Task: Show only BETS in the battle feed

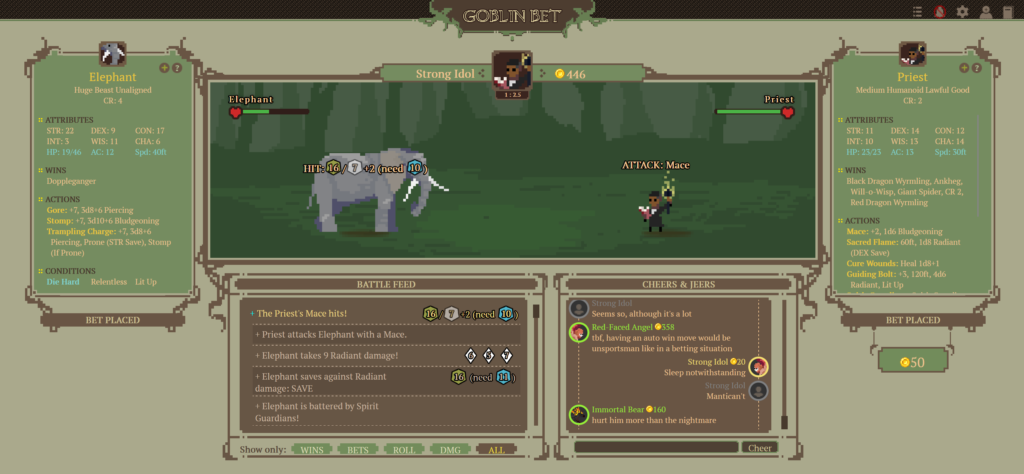Action: tap(358, 450)
